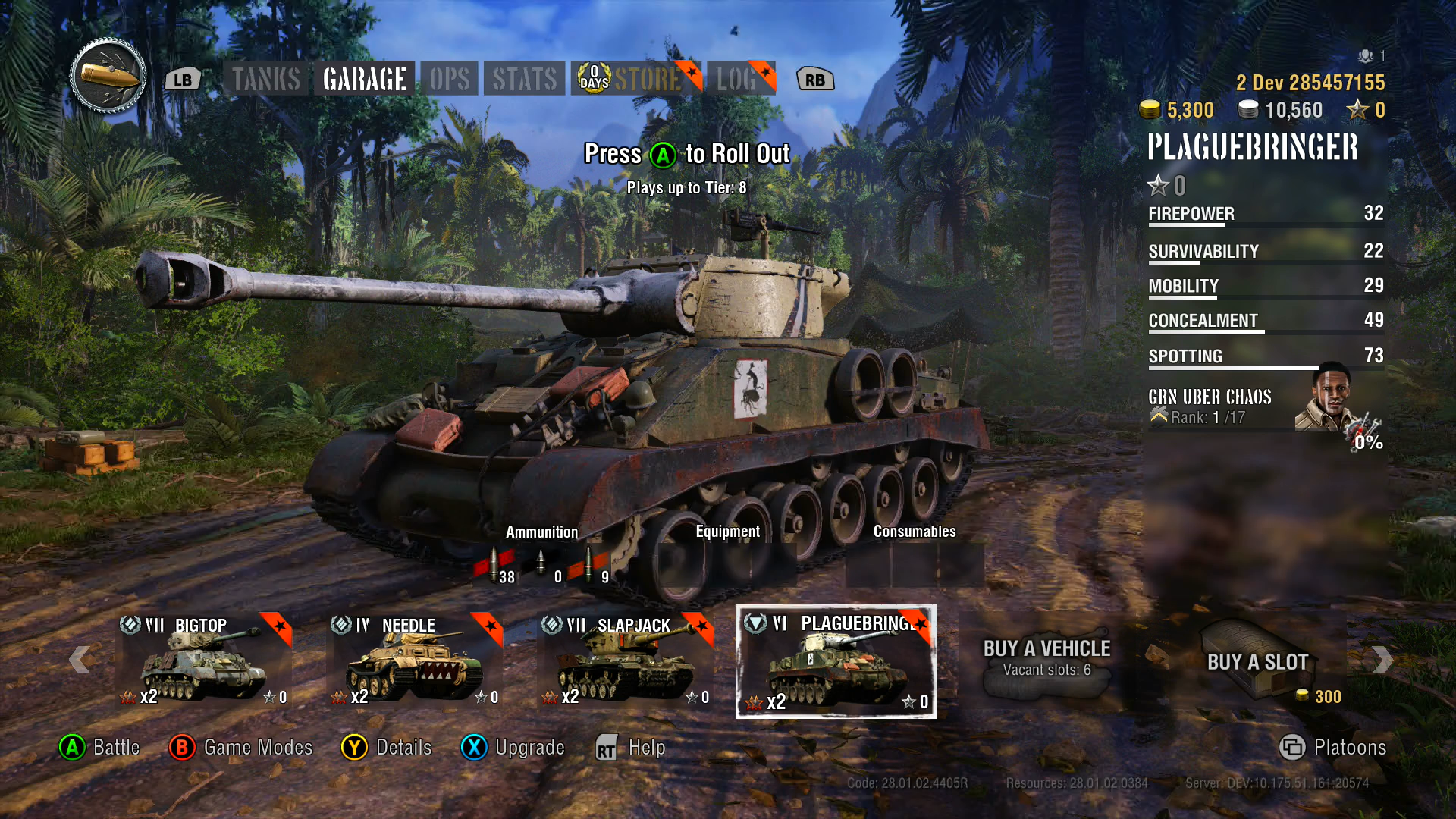
Task: Select the Bigtop tier VII tank
Action: tap(203, 661)
